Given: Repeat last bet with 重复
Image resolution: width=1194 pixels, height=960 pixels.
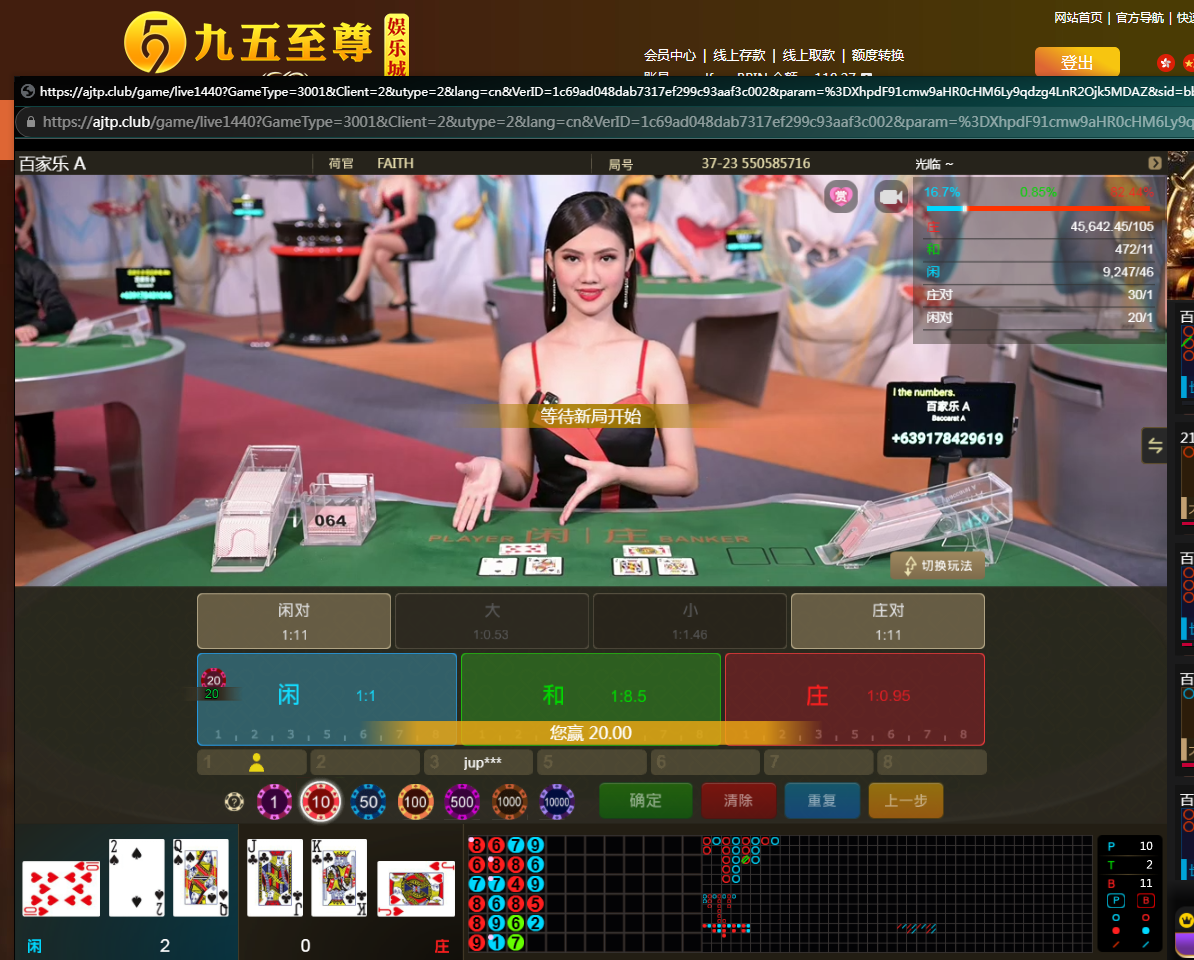Looking at the screenshot, I should (821, 801).
